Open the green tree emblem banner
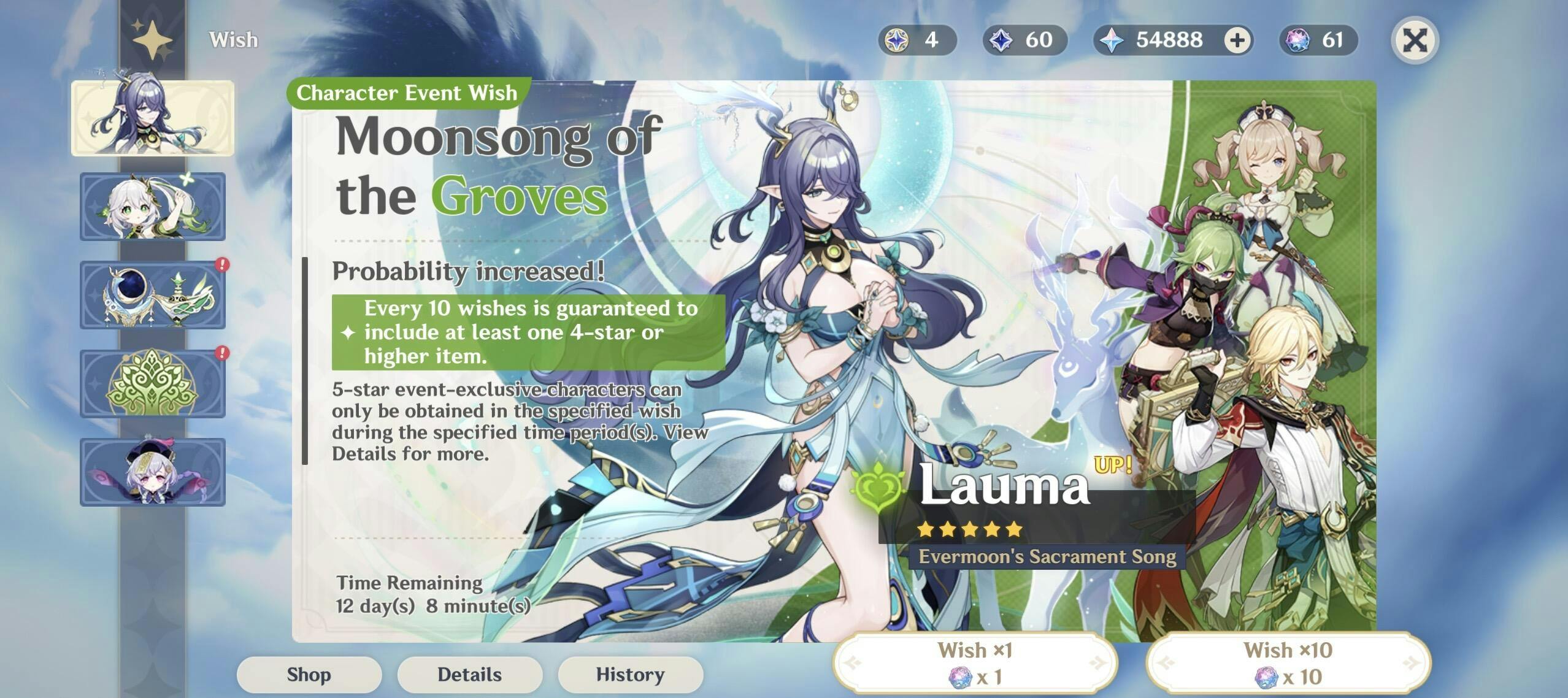 [x=153, y=383]
